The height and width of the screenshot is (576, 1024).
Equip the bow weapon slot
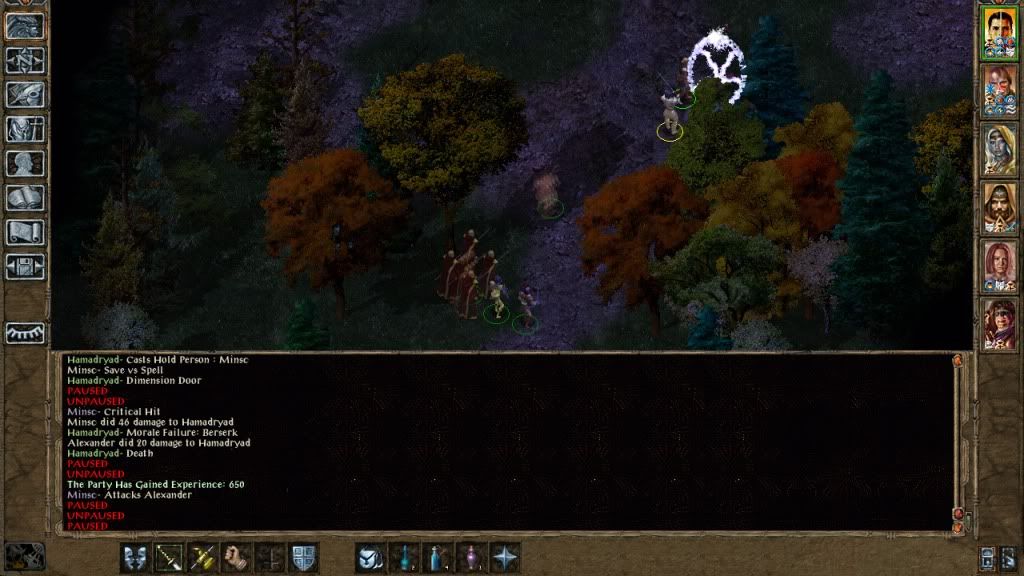pyautogui.click(x=169, y=557)
